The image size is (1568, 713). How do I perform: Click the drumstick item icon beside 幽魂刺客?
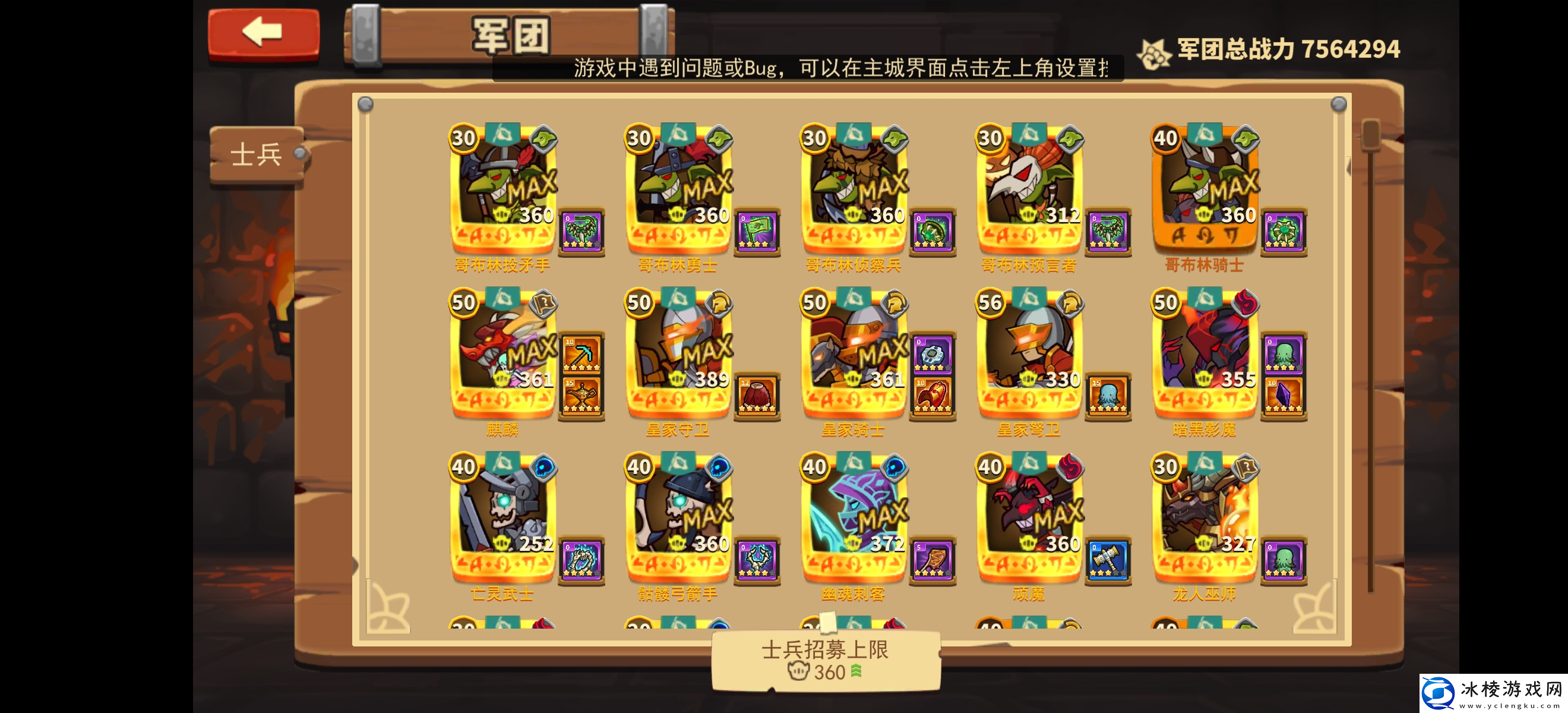coord(932,560)
